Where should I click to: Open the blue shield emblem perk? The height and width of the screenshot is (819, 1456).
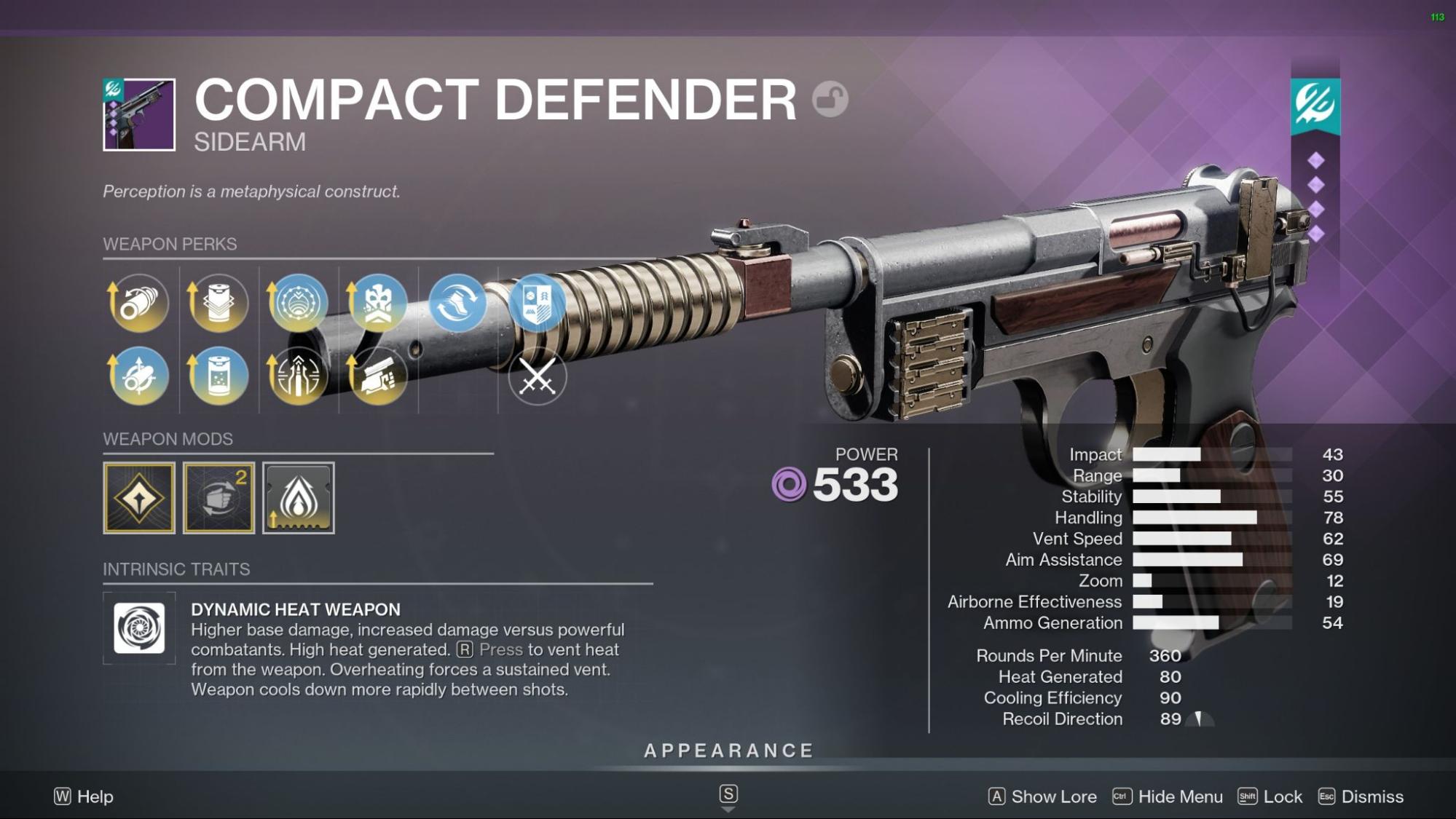pyautogui.click(x=538, y=303)
